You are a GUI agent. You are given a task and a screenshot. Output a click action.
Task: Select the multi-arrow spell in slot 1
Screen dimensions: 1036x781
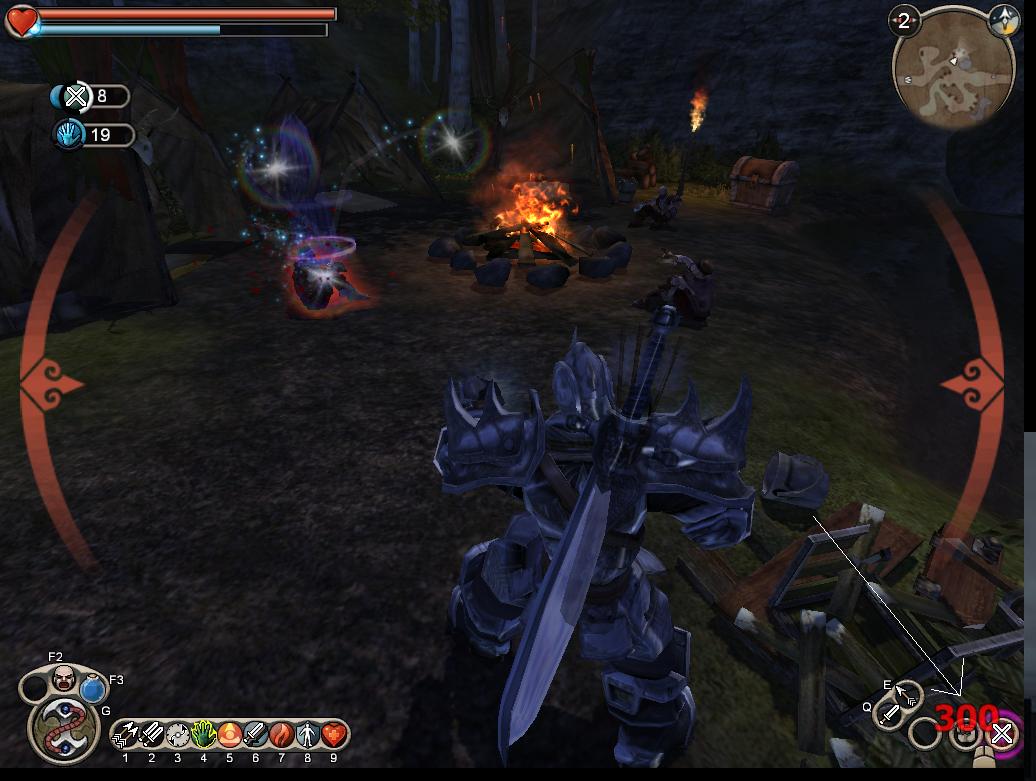[x=126, y=735]
